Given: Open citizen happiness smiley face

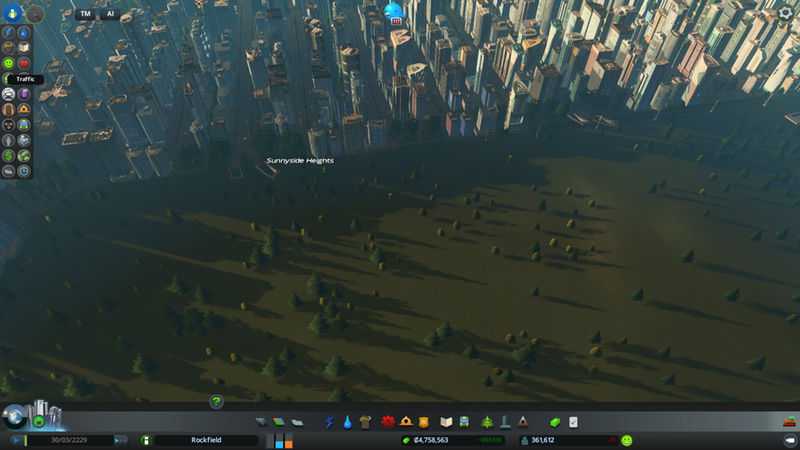Looking at the screenshot, I should pos(627,440).
